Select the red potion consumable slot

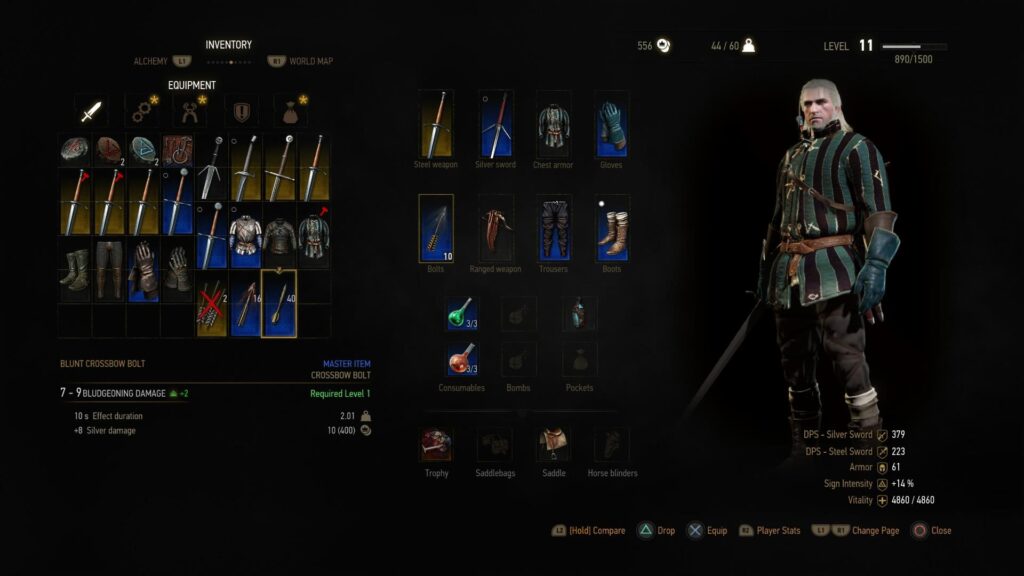click(x=461, y=358)
